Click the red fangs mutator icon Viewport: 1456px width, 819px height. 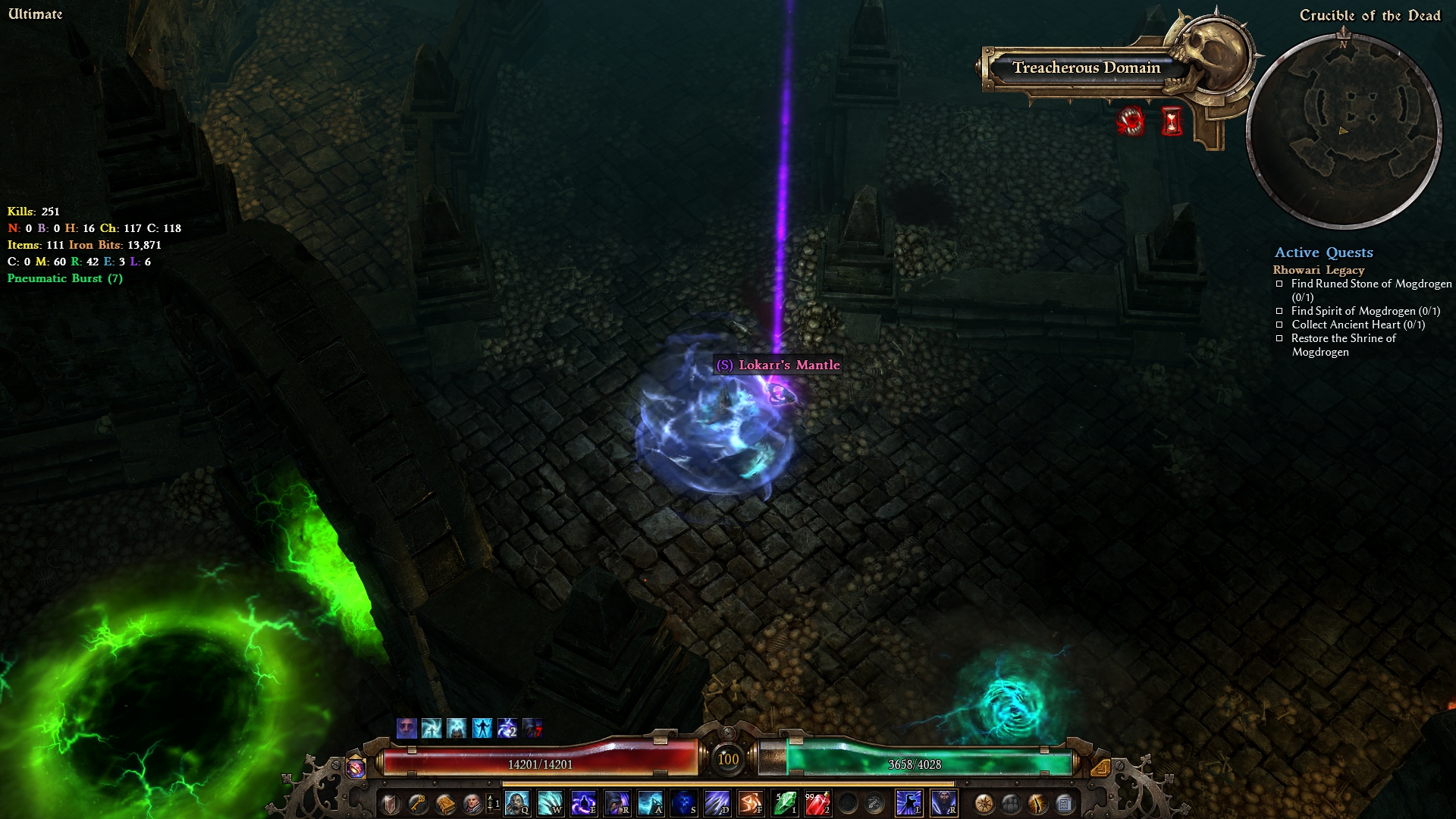click(1131, 121)
